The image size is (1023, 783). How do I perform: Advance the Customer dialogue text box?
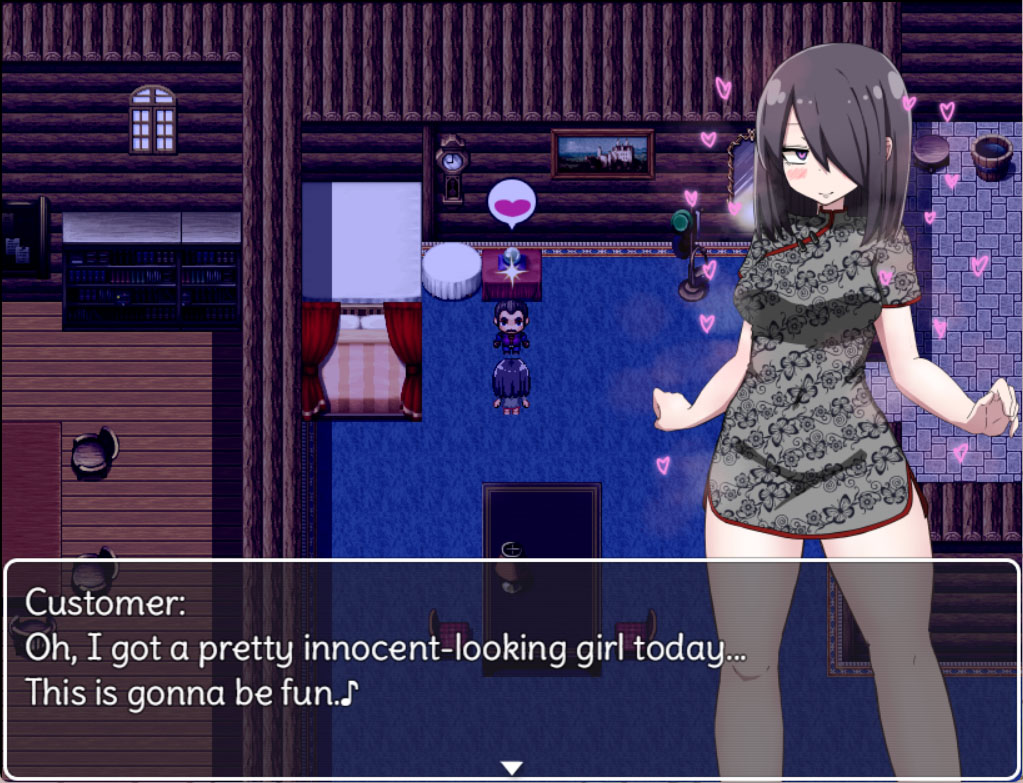click(400, 660)
